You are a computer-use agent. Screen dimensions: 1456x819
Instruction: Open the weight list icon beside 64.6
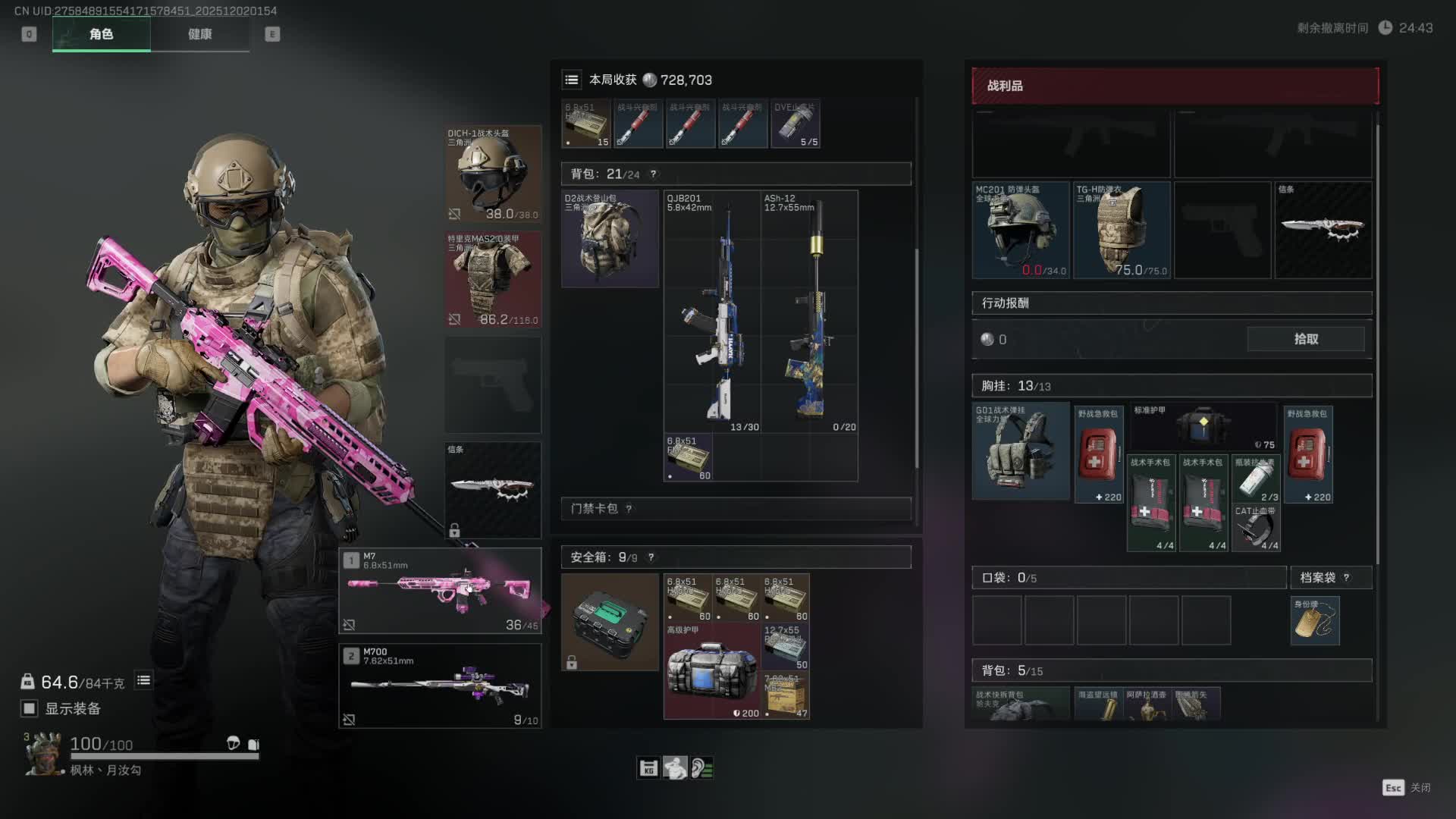143,681
